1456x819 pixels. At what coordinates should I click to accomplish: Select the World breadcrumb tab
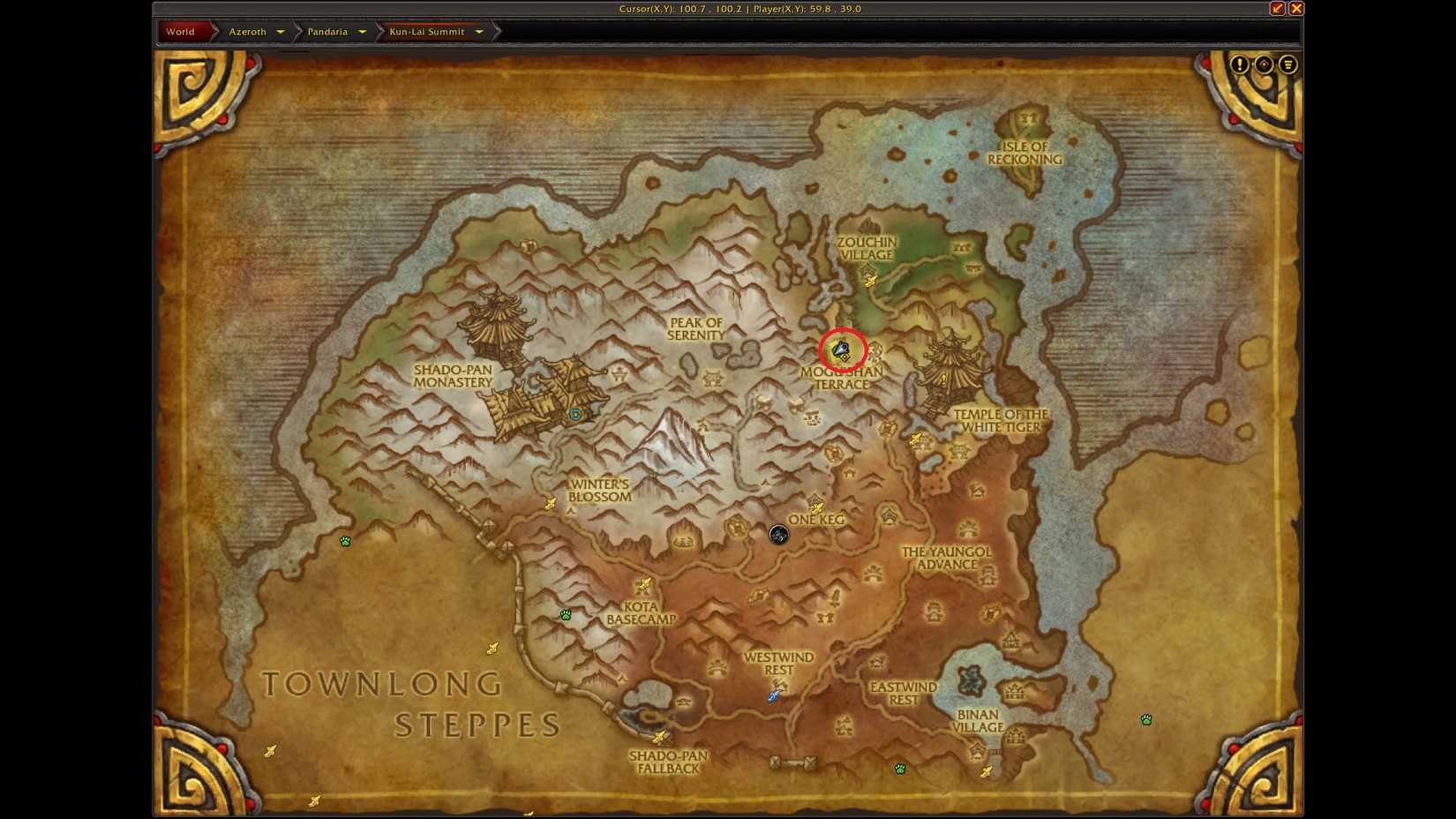(179, 31)
